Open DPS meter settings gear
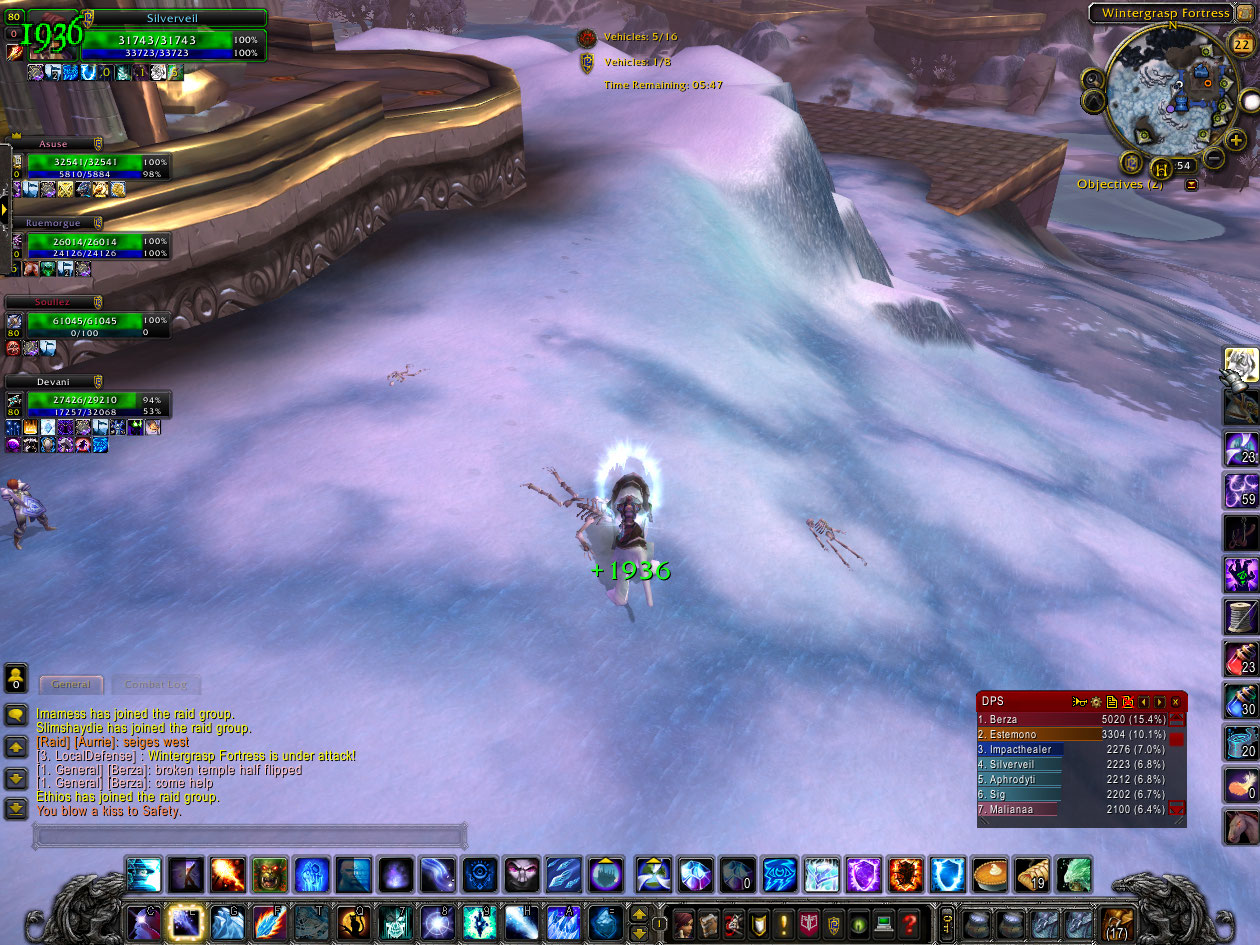 pyautogui.click(x=1096, y=702)
